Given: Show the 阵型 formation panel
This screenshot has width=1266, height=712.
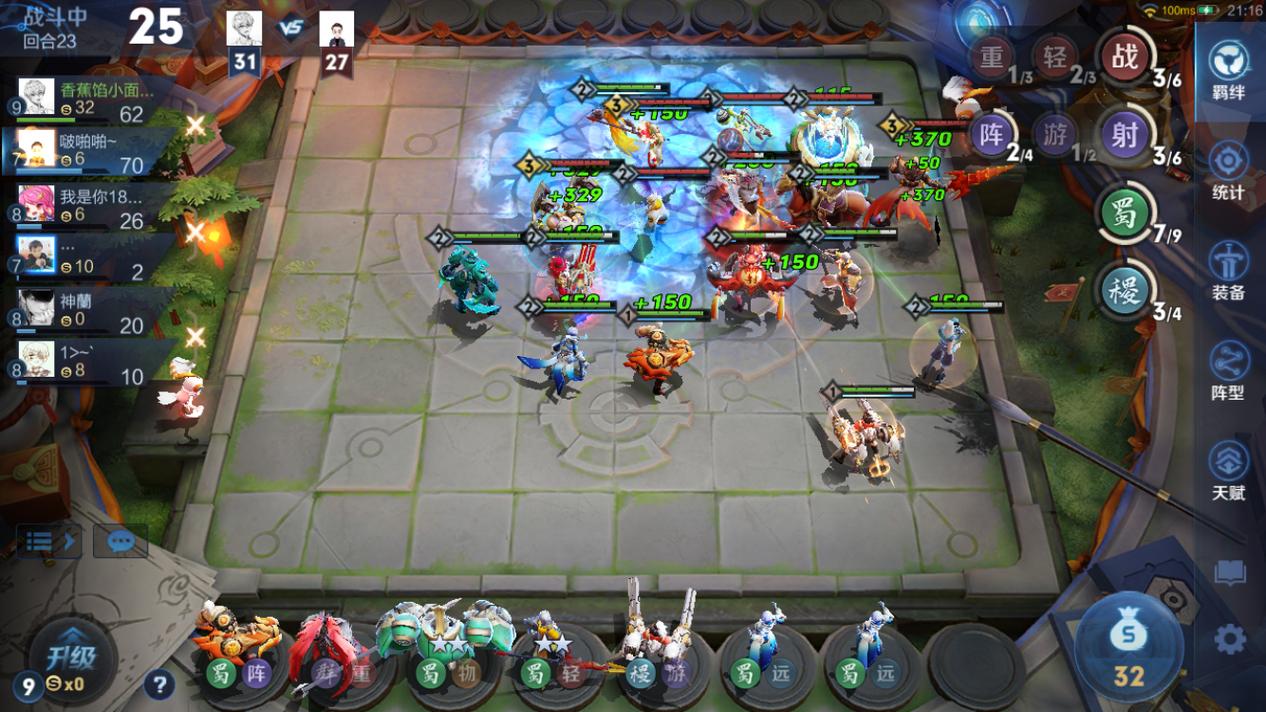Looking at the screenshot, I should pyautogui.click(x=1228, y=370).
